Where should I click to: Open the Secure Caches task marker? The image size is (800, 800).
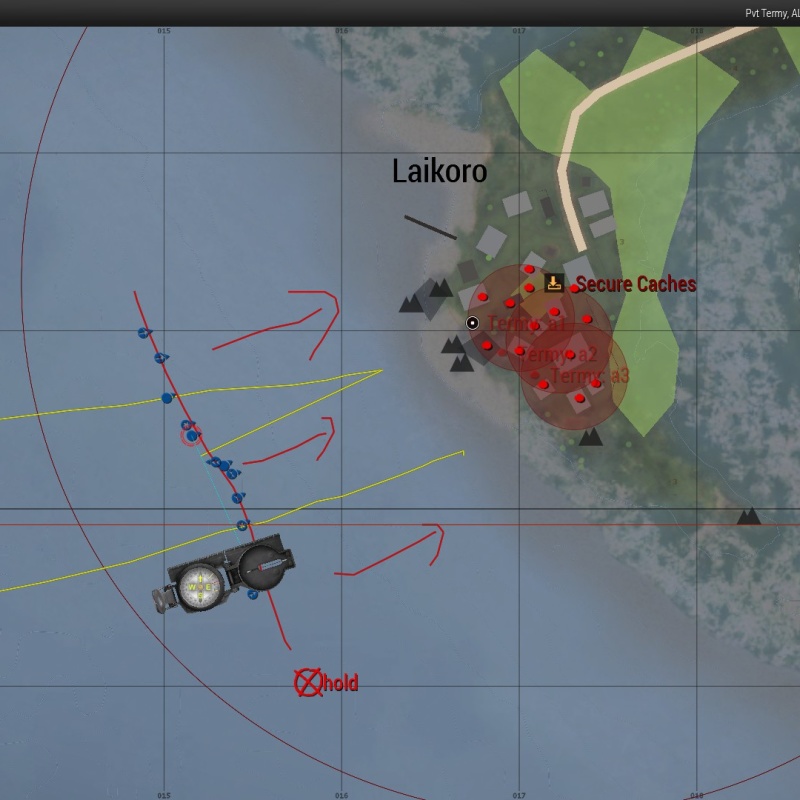(x=554, y=284)
